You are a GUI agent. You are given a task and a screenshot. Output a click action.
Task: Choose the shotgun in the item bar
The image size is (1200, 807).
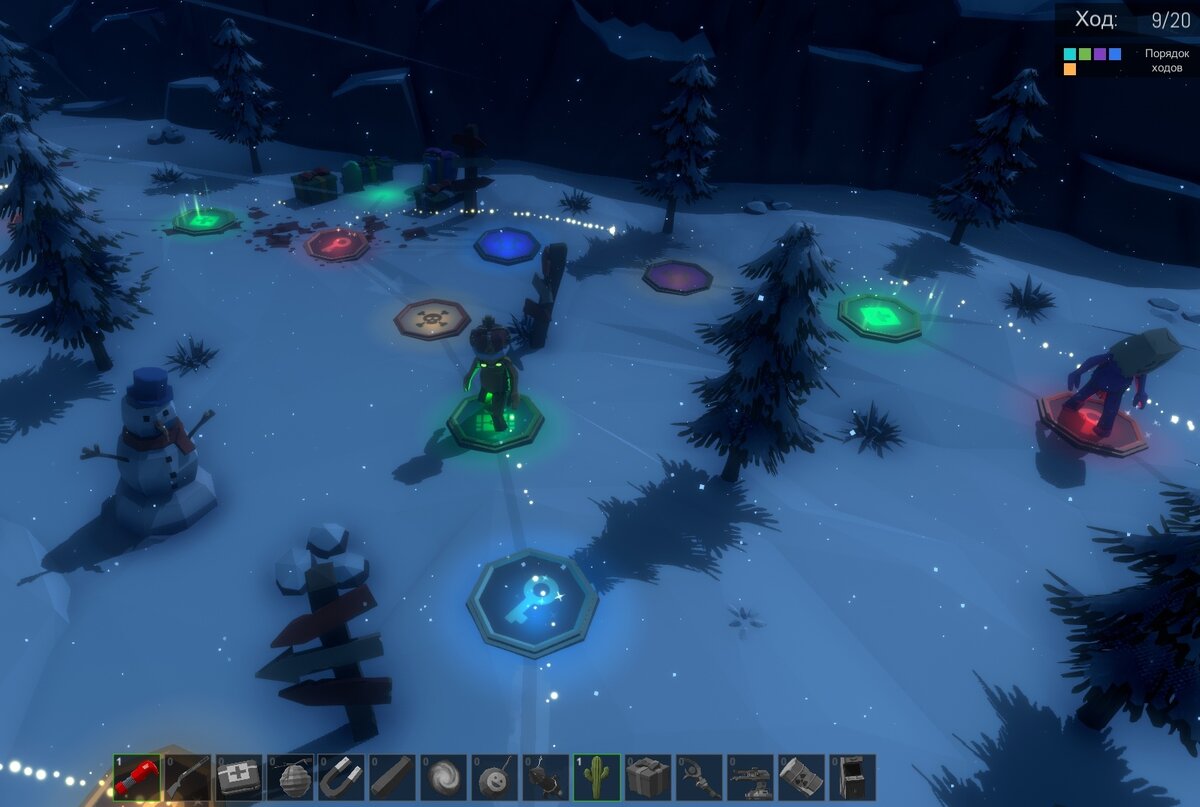click(x=187, y=777)
